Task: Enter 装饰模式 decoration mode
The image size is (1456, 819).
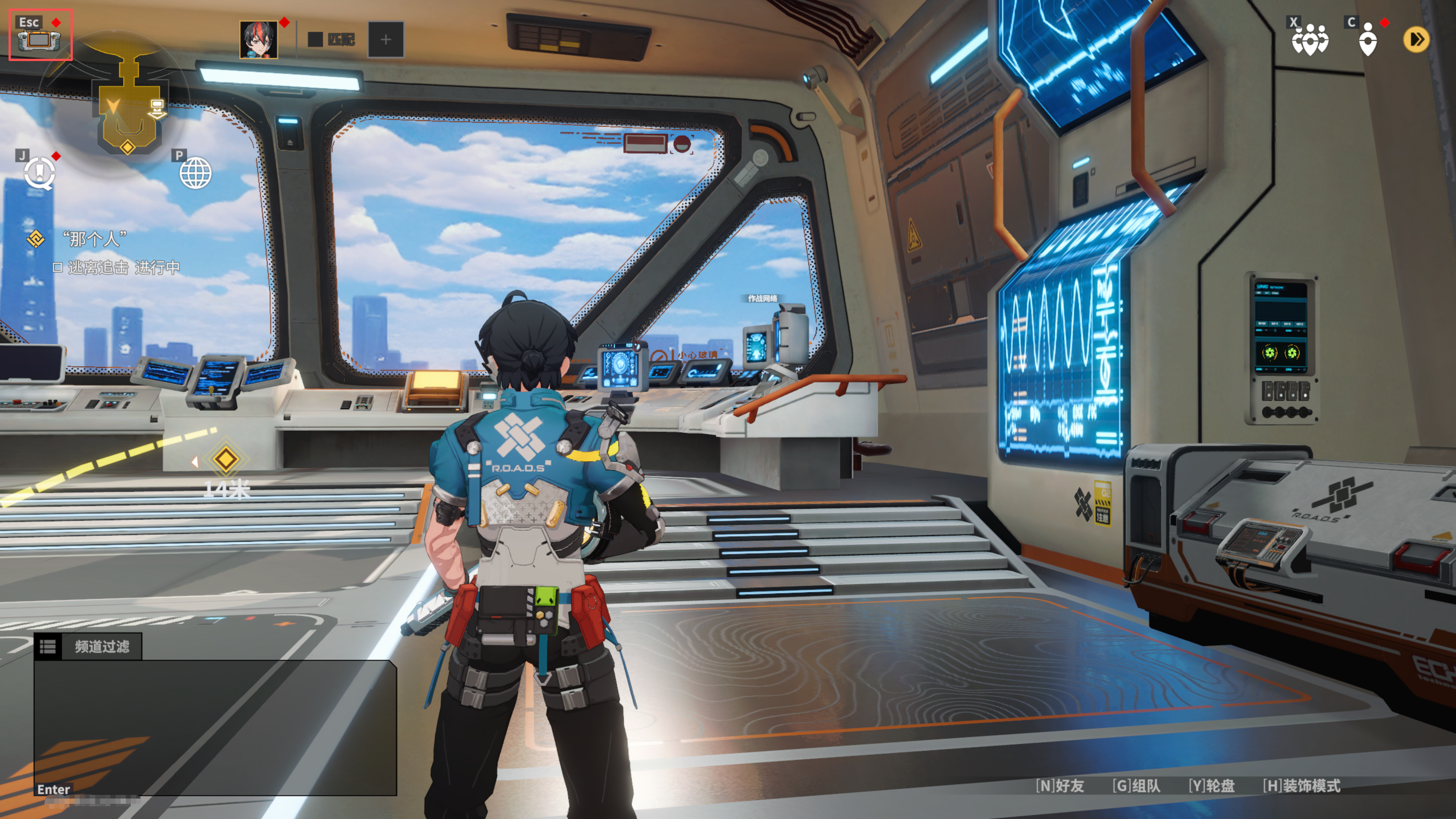Action: coord(1301,786)
